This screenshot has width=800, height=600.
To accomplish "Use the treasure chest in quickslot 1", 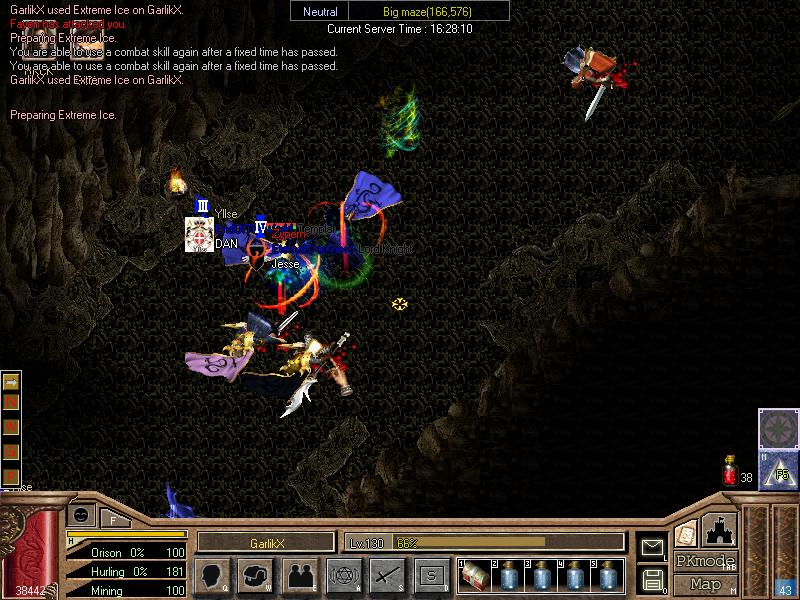I will tap(476, 577).
